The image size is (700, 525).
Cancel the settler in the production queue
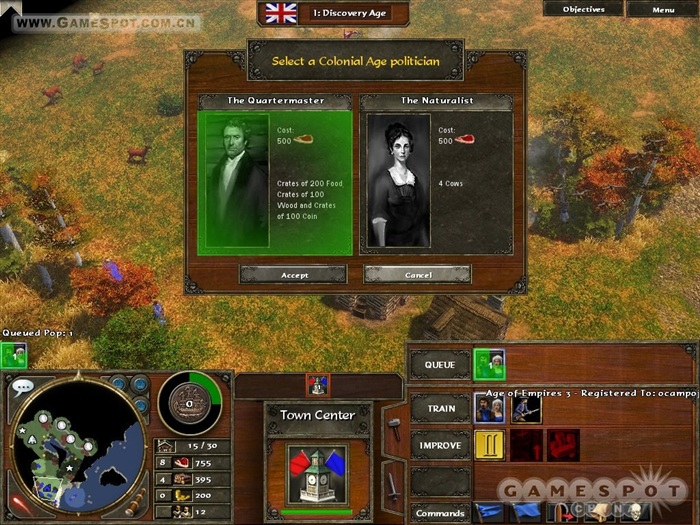click(489, 364)
